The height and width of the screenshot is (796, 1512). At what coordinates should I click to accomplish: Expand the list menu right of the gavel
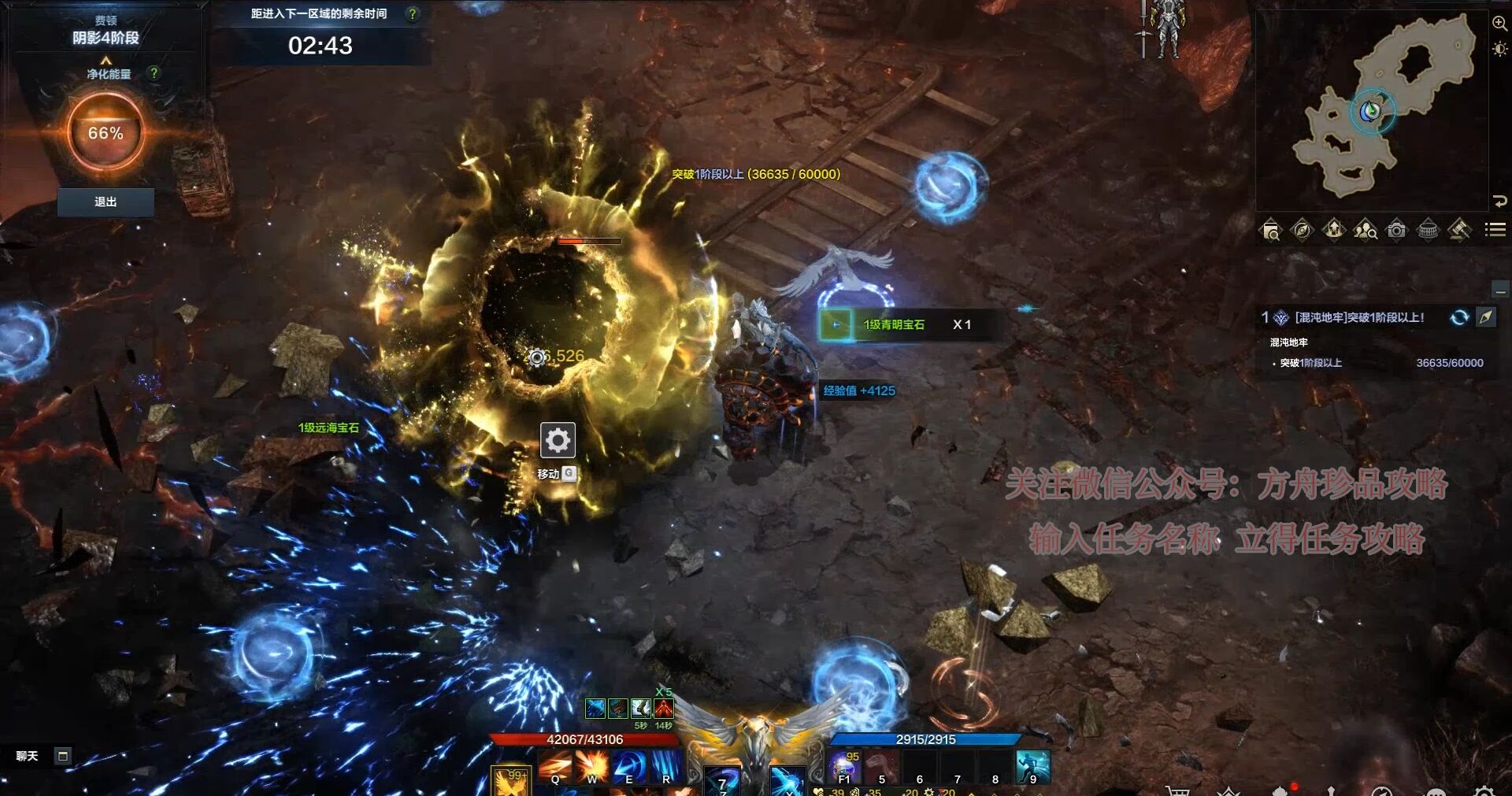click(1495, 230)
